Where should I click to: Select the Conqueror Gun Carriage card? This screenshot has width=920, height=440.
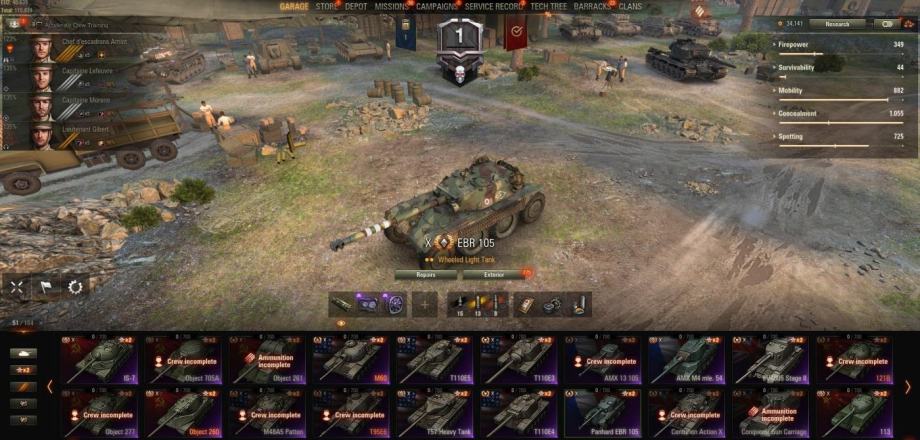(x=771, y=410)
